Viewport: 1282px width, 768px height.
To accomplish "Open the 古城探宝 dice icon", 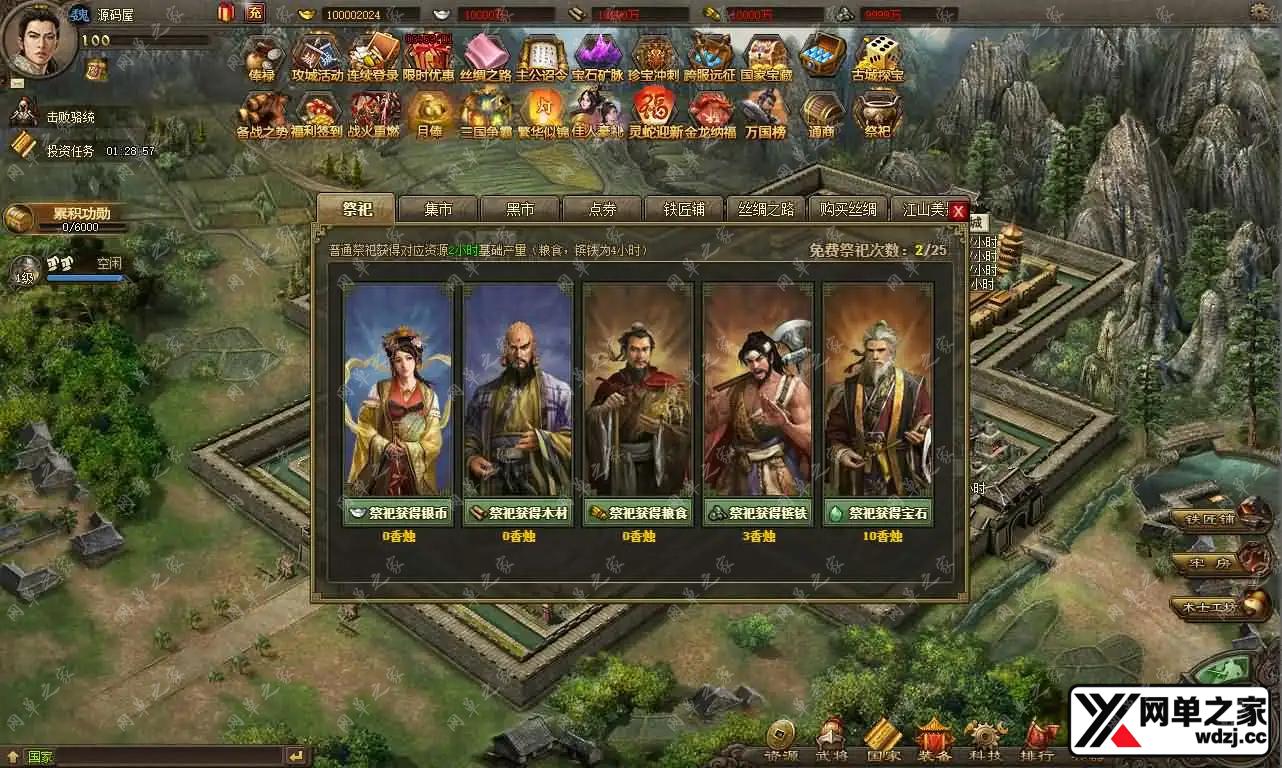I will (x=877, y=56).
